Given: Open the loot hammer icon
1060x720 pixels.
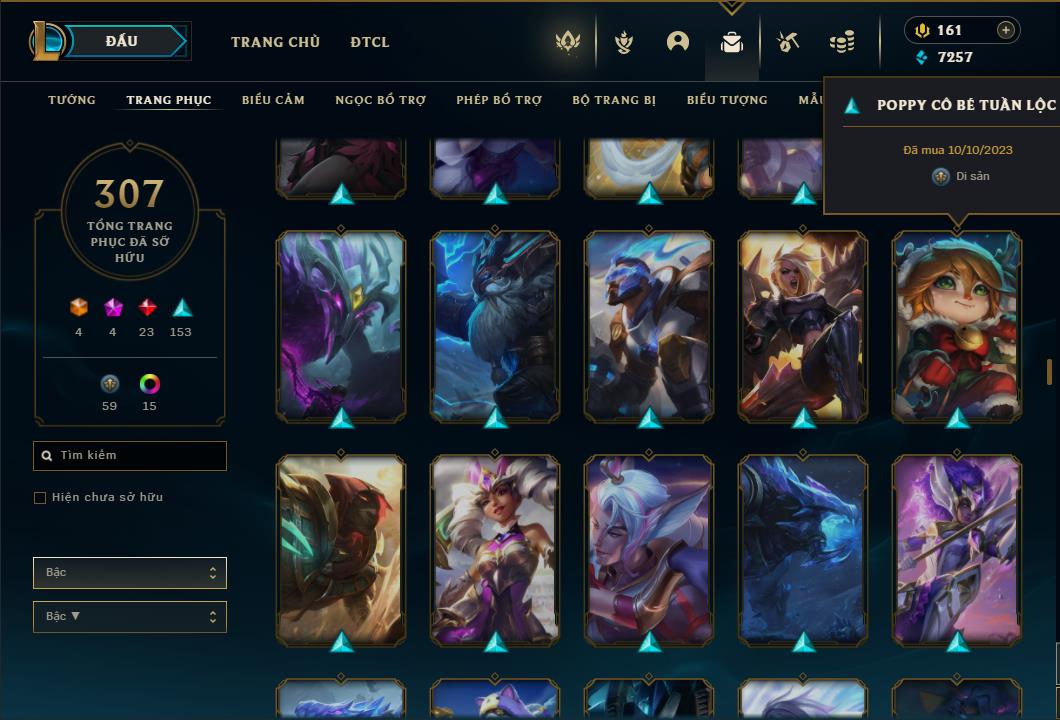Looking at the screenshot, I should pos(788,42).
